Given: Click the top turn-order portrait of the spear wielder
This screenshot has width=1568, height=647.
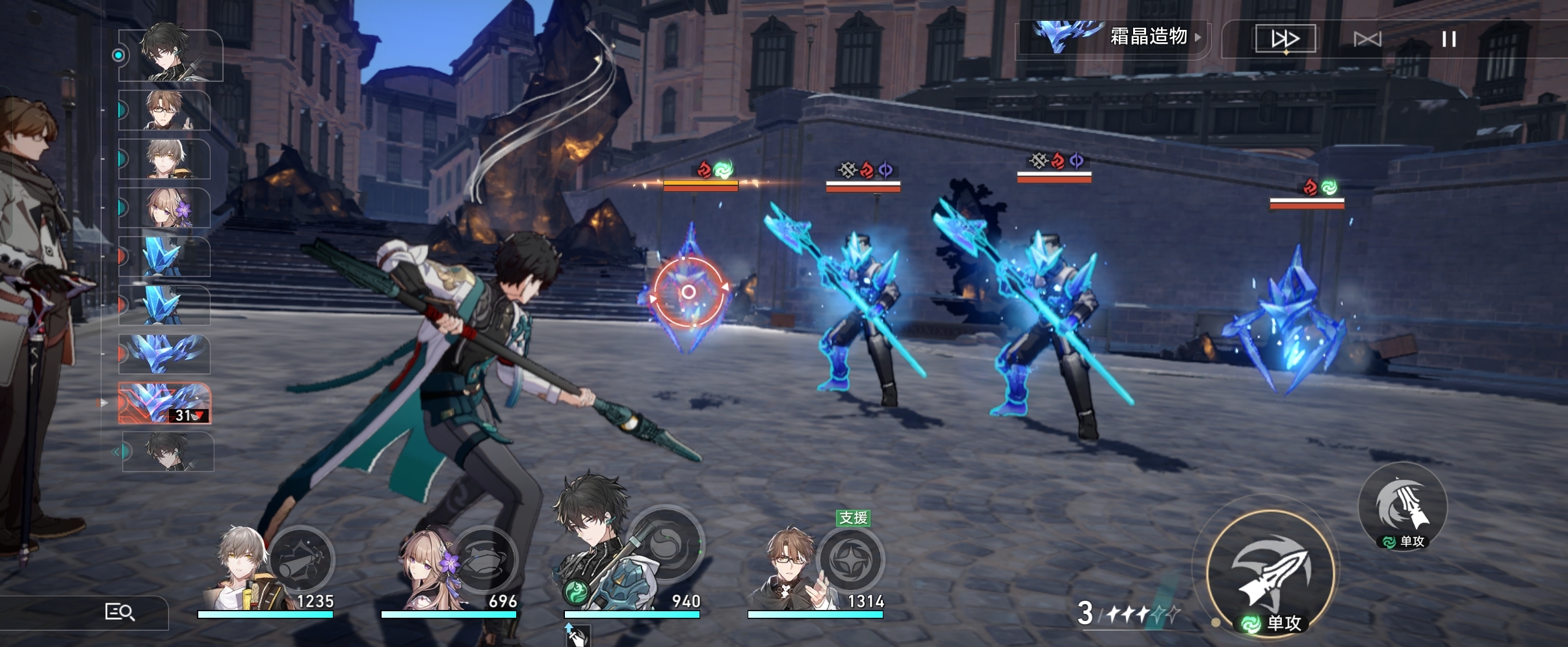Looking at the screenshot, I should pyautogui.click(x=170, y=55).
